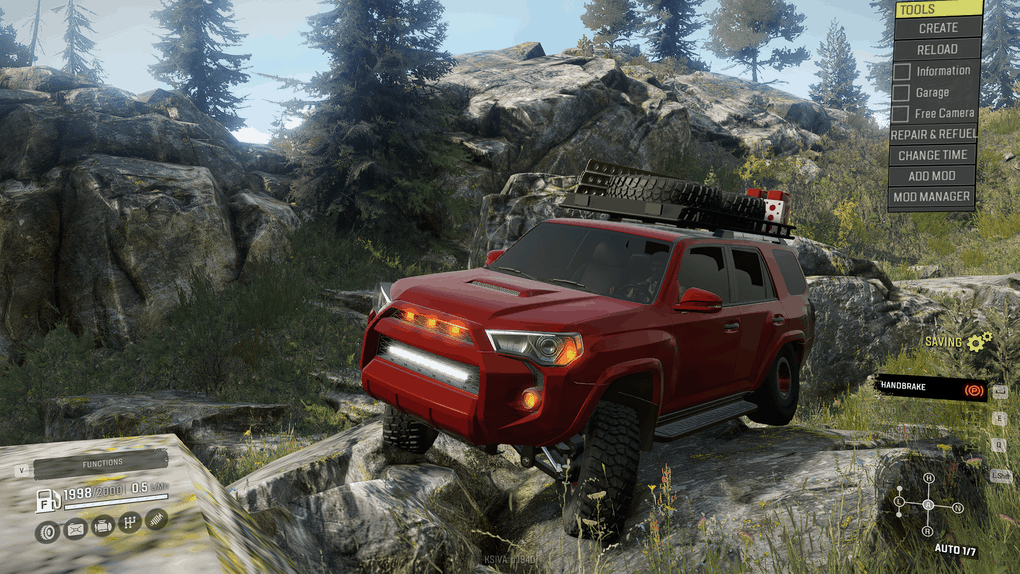The height and width of the screenshot is (574, 1020).
Task: Choose Repair & Refuel
Action: (x=933, y=134)
